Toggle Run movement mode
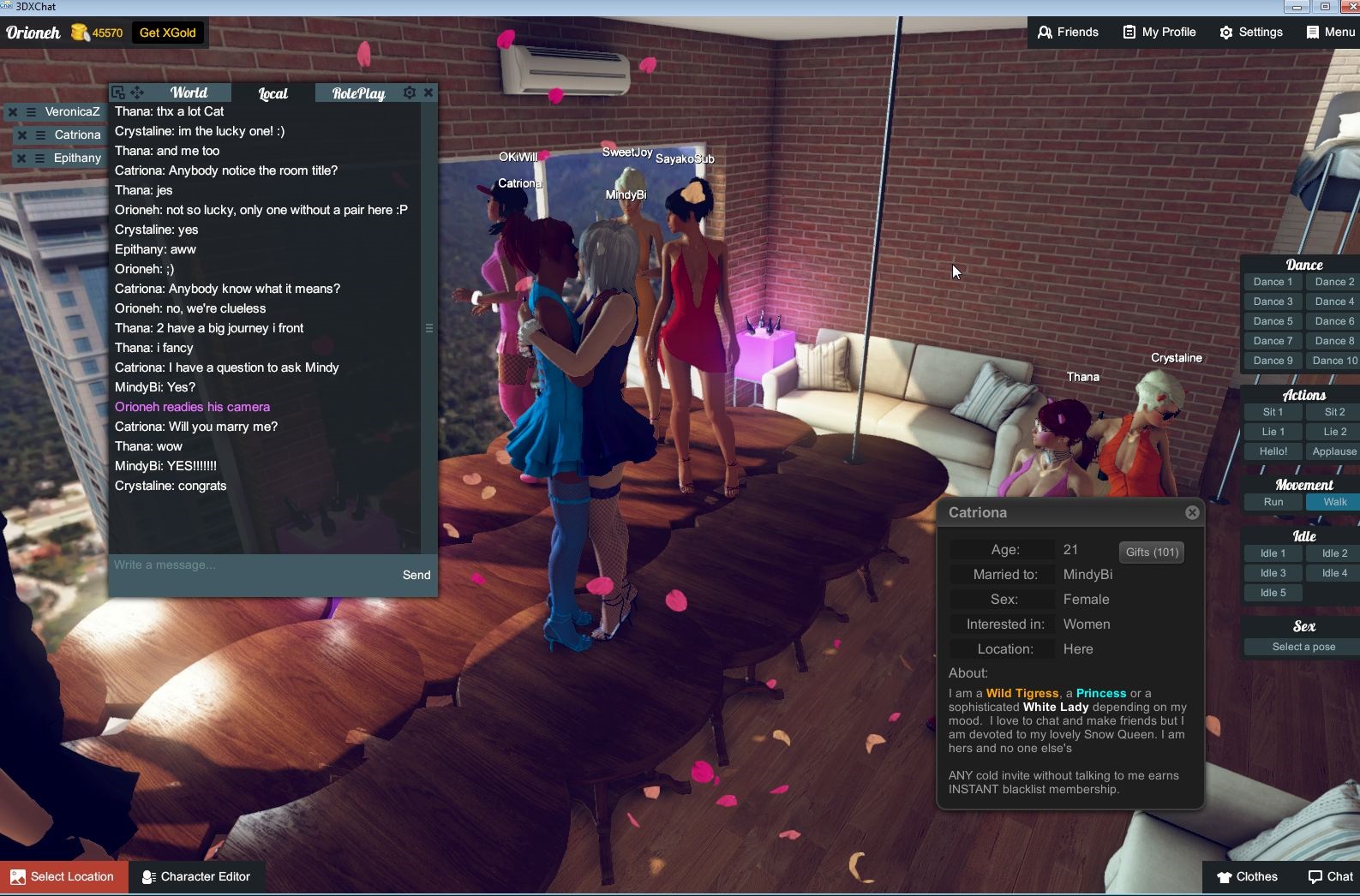 click(1273, 502)
